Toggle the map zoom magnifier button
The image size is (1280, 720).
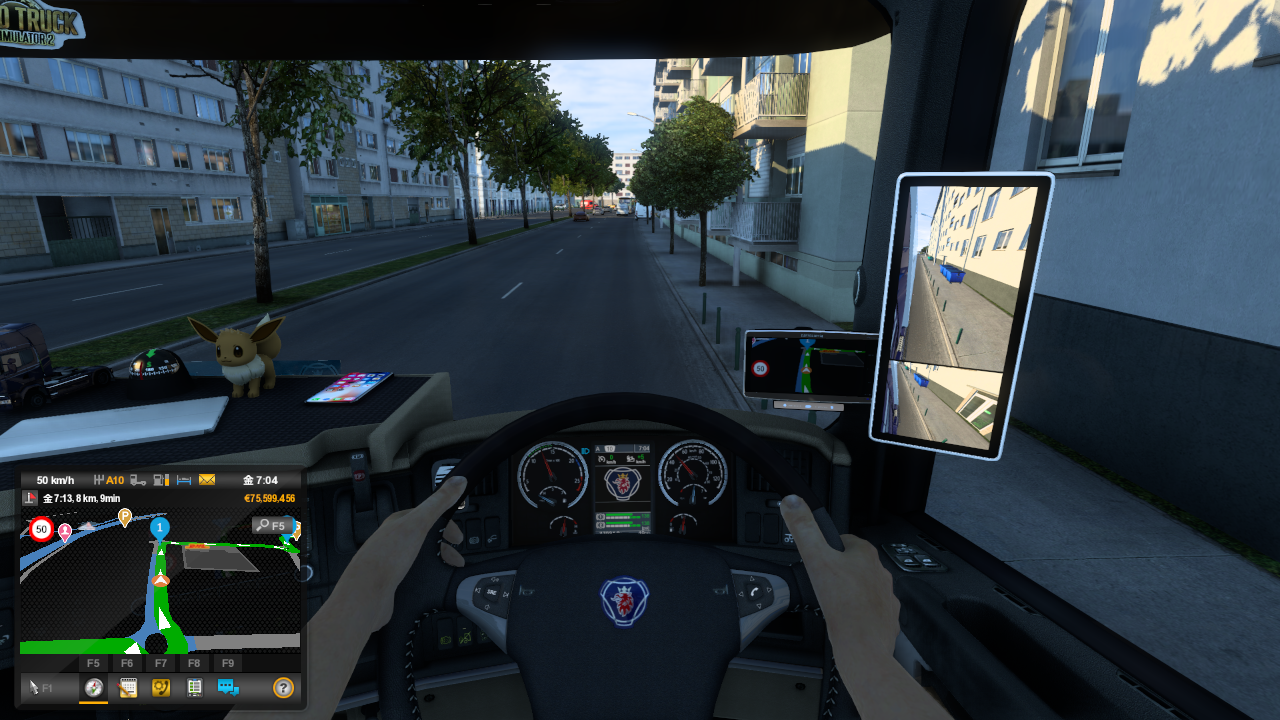[271, 525]
